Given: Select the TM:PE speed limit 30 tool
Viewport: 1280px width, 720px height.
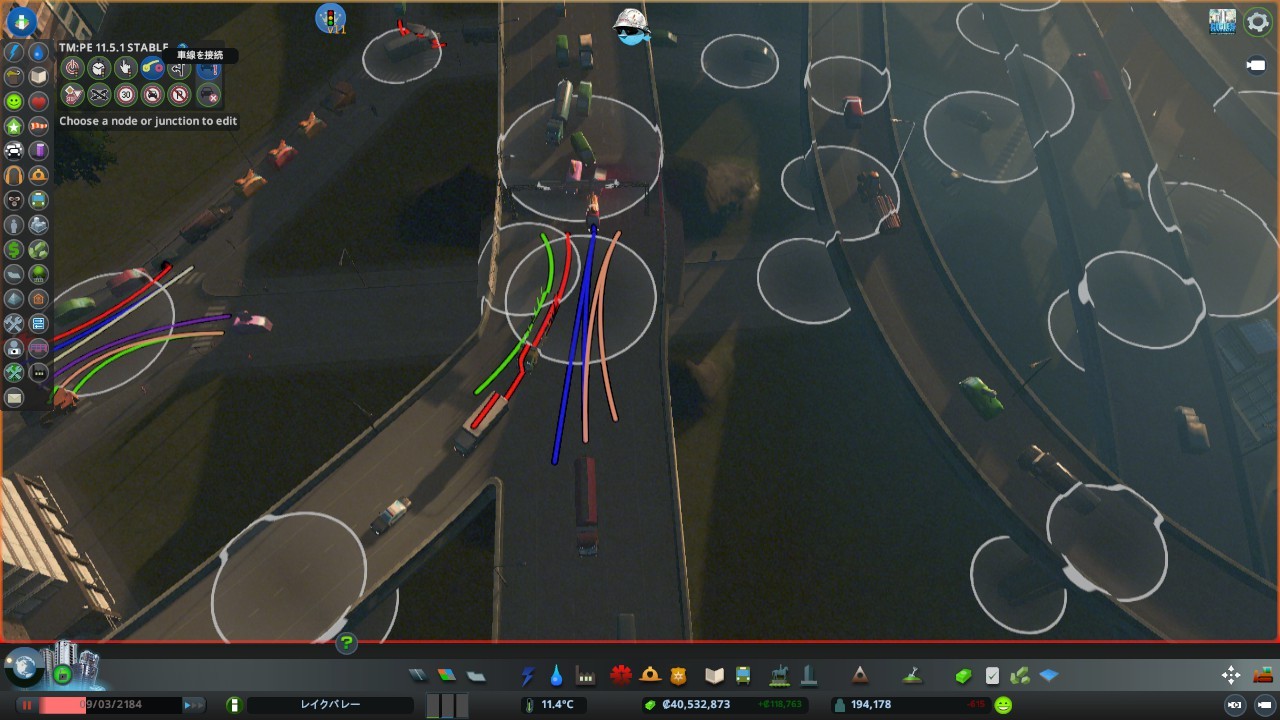Looking at the screenshot, I should [126, 95].
